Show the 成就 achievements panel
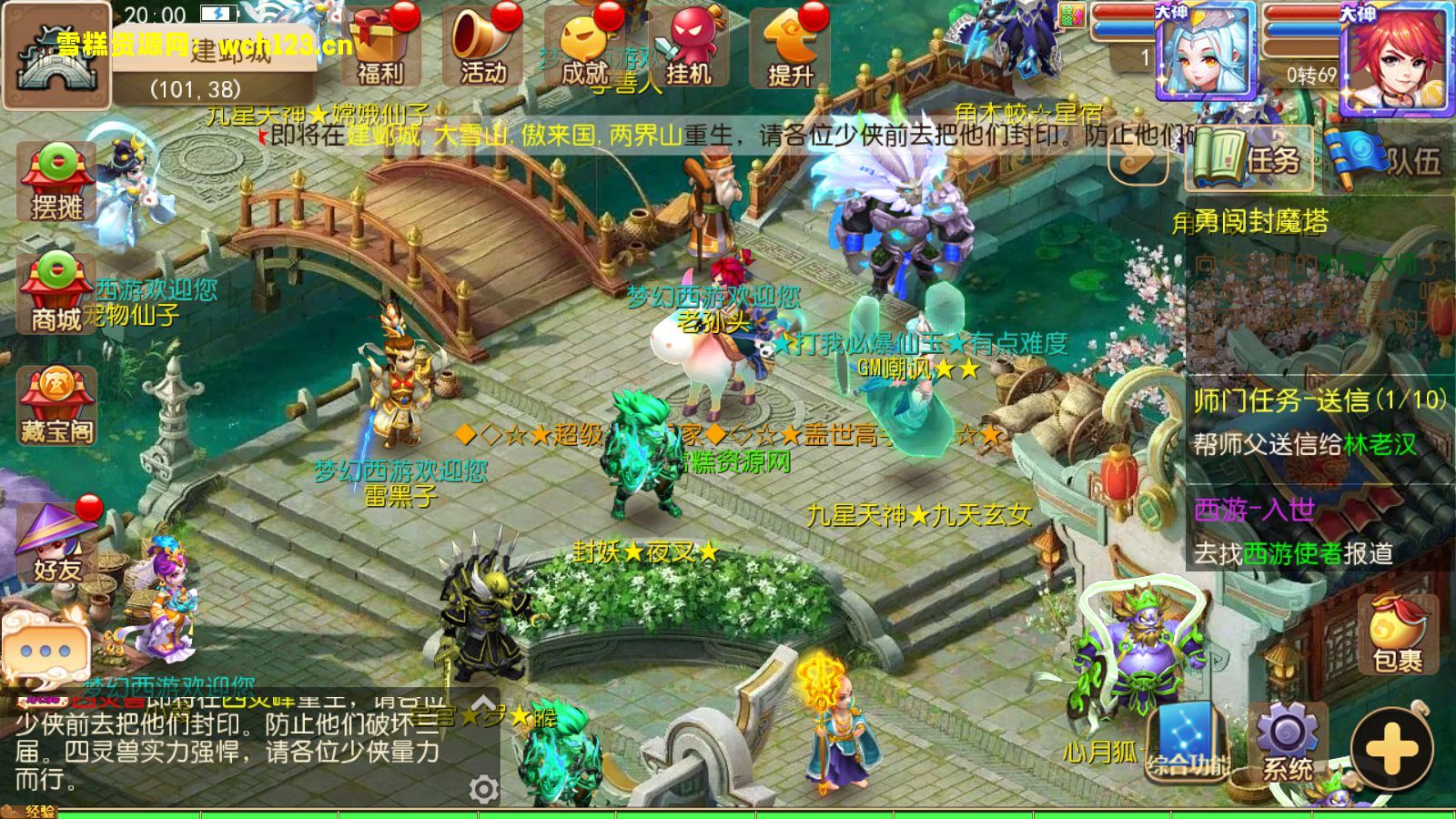 pyautogui.click(x=585, y=47)
